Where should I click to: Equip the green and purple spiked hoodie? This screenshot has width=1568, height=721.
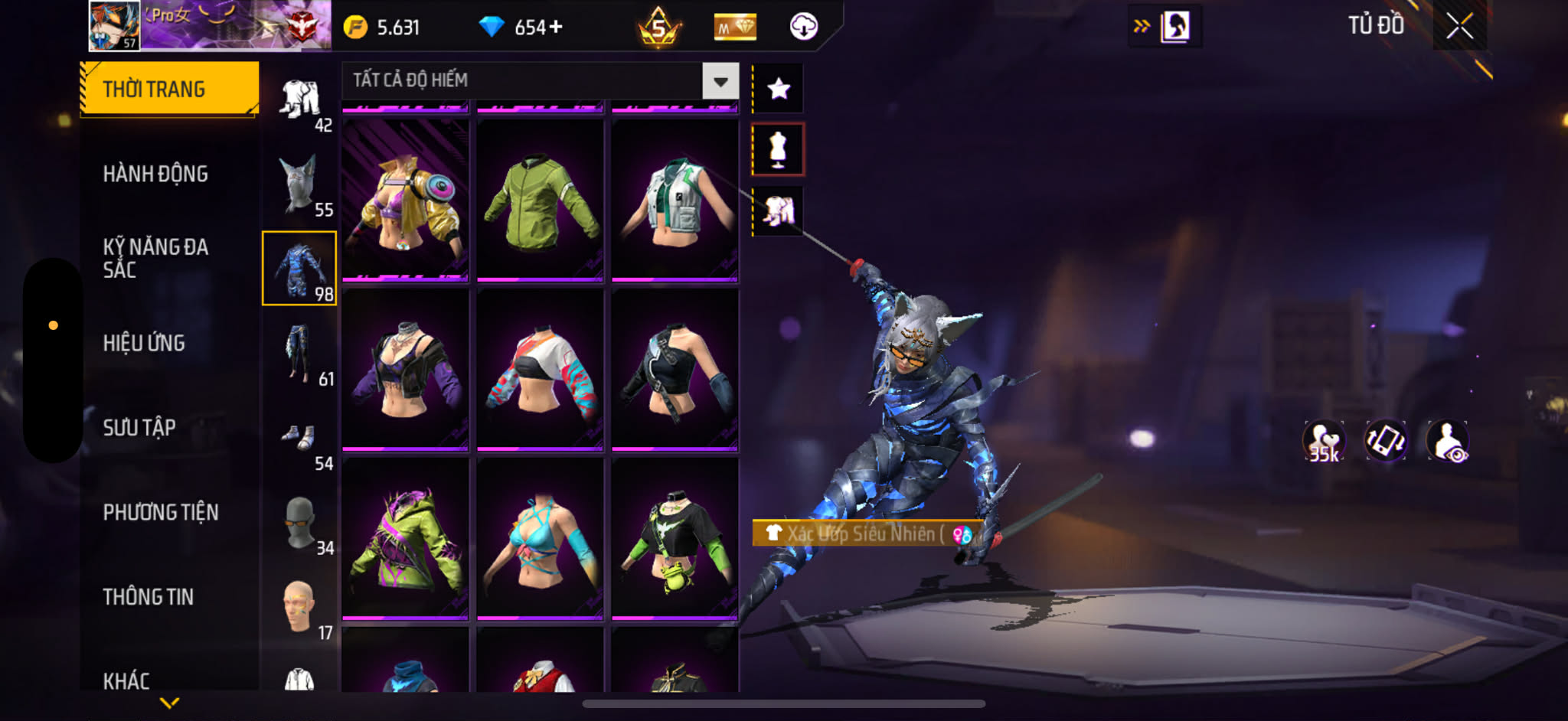(405, 538)
